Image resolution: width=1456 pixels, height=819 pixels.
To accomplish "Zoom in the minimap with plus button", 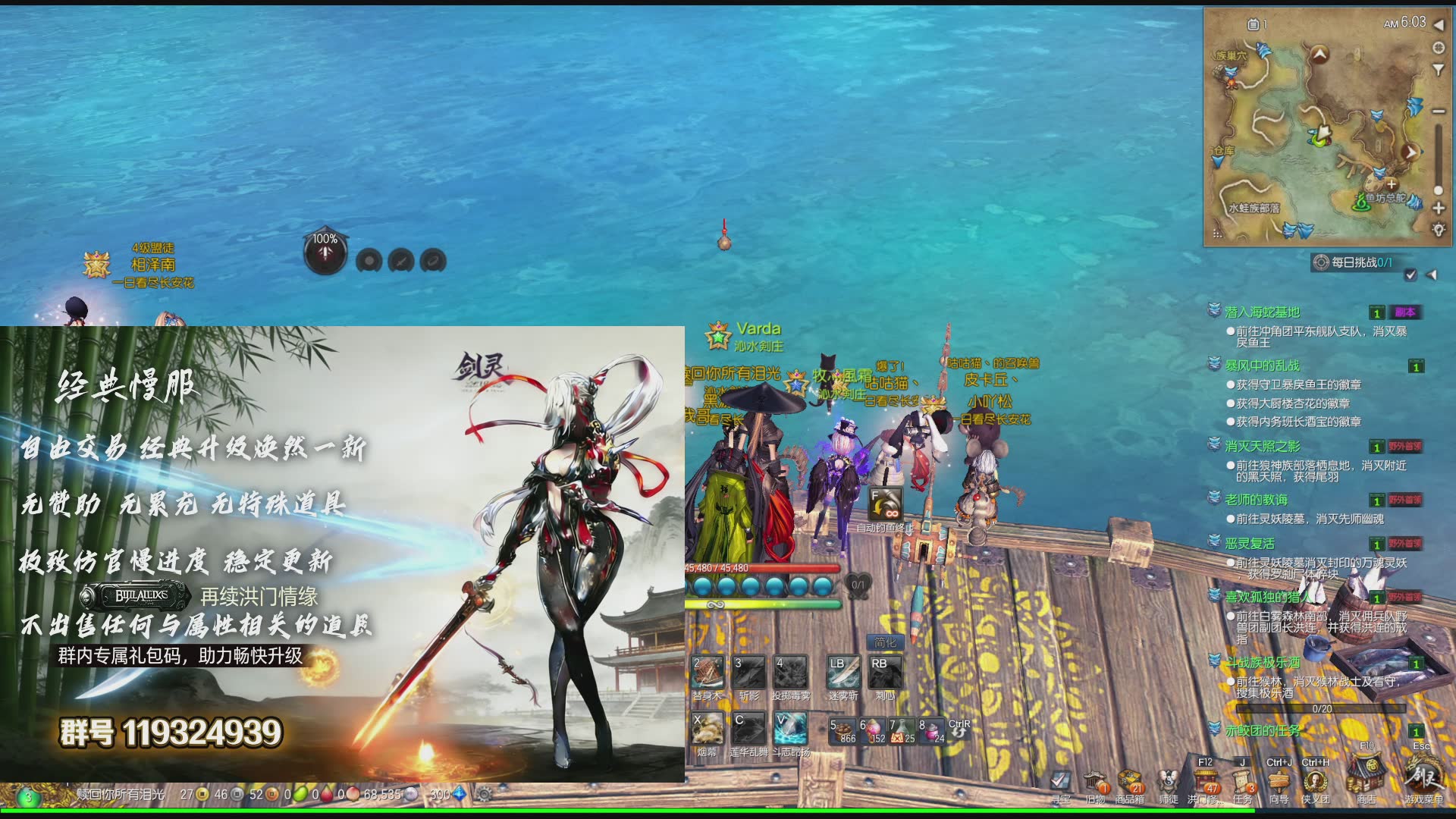I will click(1438, 208).
